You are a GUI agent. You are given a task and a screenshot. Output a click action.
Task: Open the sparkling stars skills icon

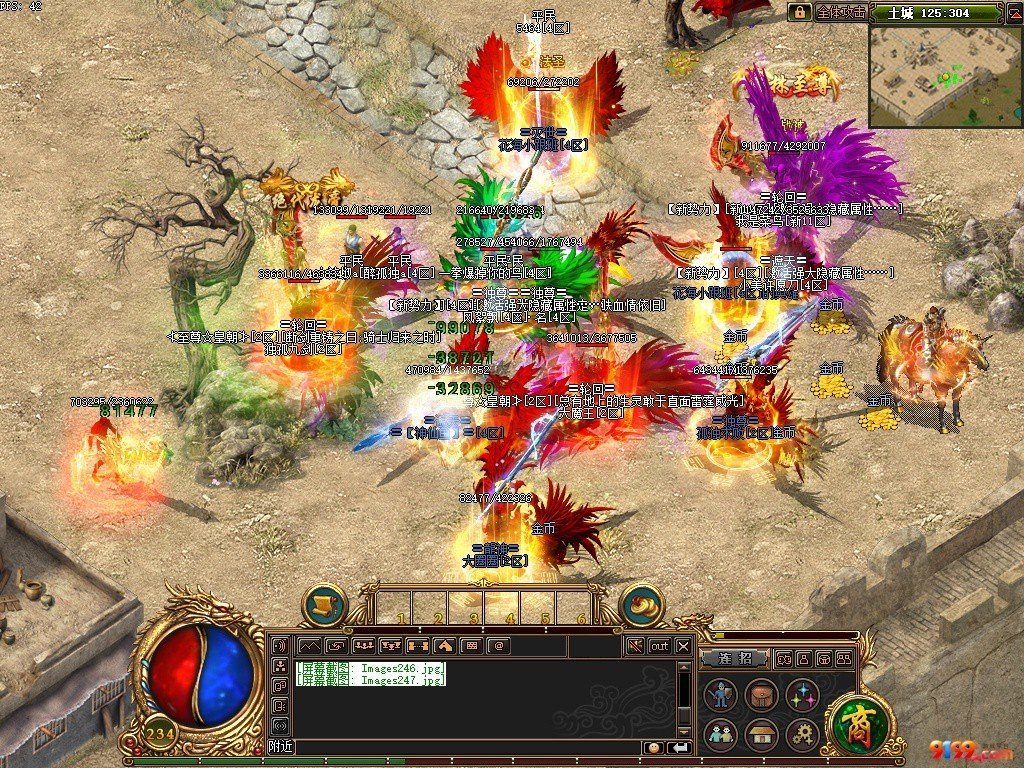pos(802,695)
